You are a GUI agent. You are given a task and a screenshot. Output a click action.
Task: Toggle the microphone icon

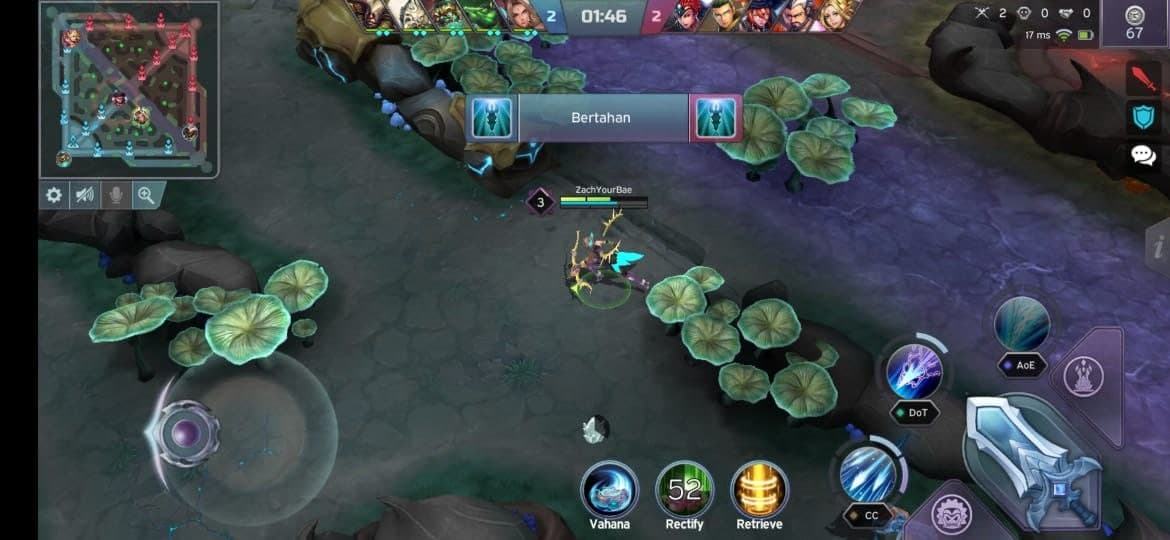pos(116,195)
